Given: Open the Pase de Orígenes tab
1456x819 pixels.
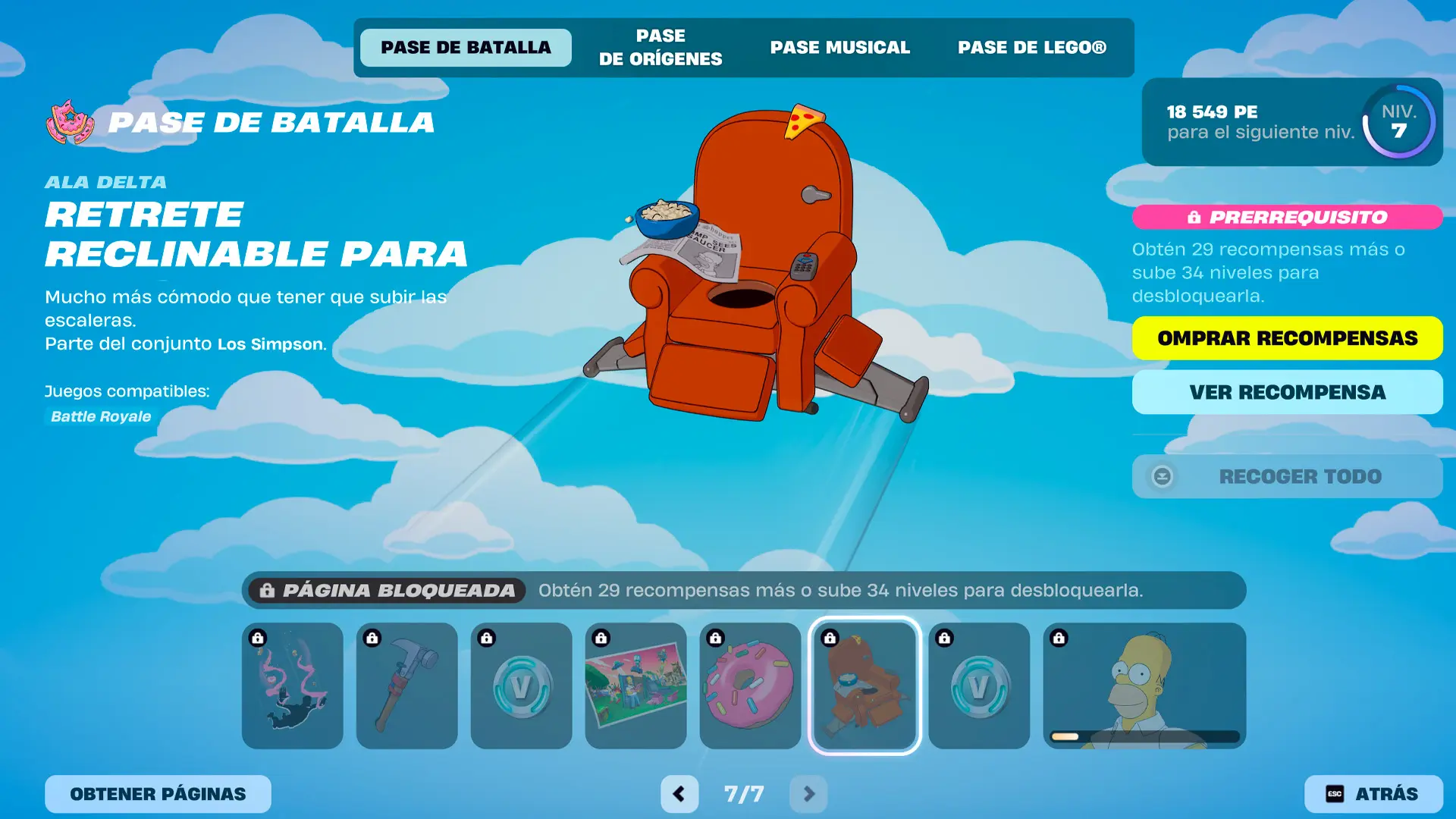Looking at the screenshot, I should (x=660, y=48).
